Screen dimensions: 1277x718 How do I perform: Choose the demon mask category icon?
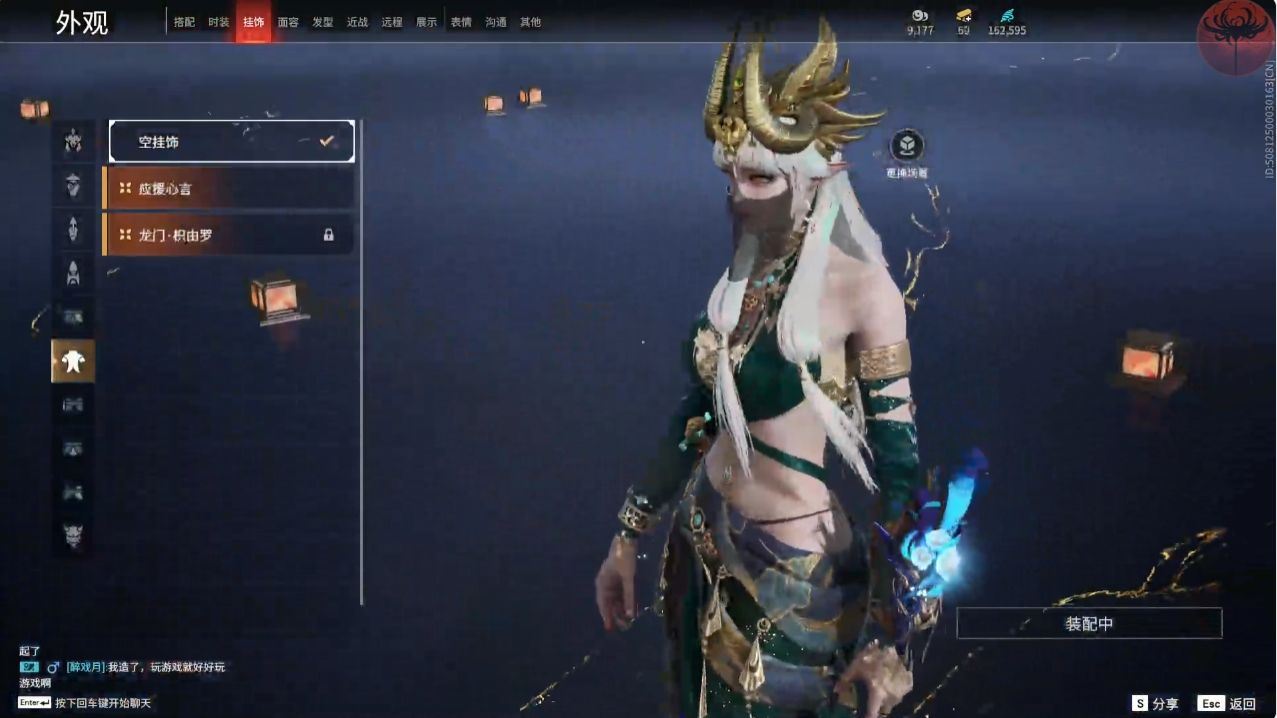[73, 534]
